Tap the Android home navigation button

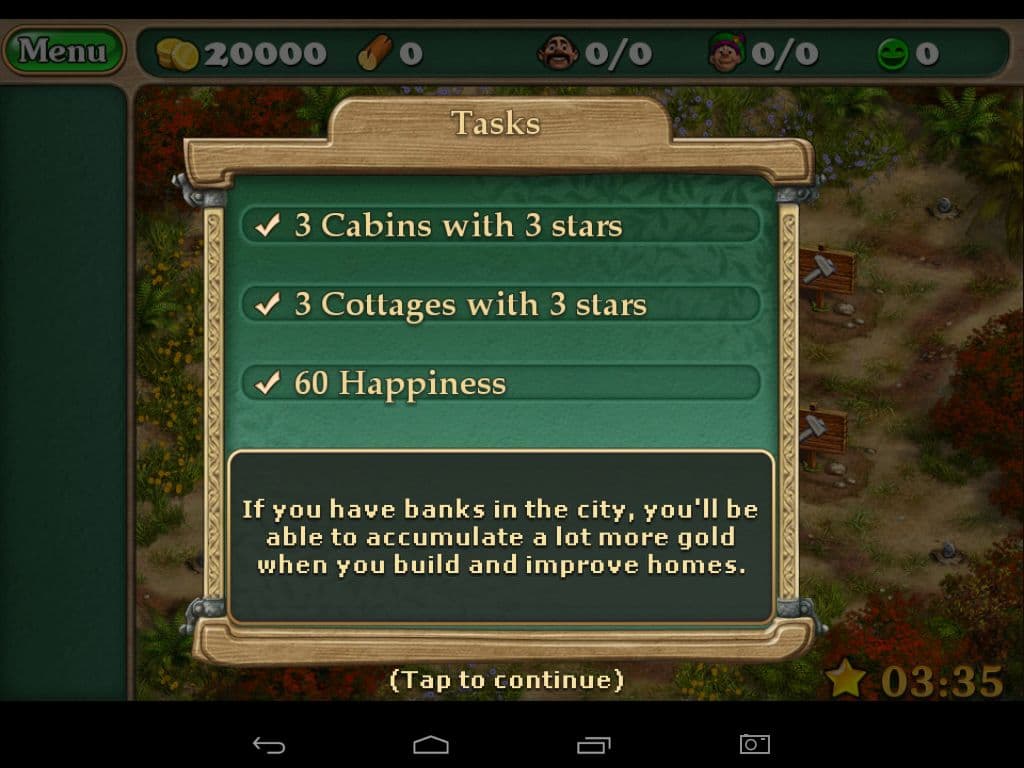click(x=431, y=744)
